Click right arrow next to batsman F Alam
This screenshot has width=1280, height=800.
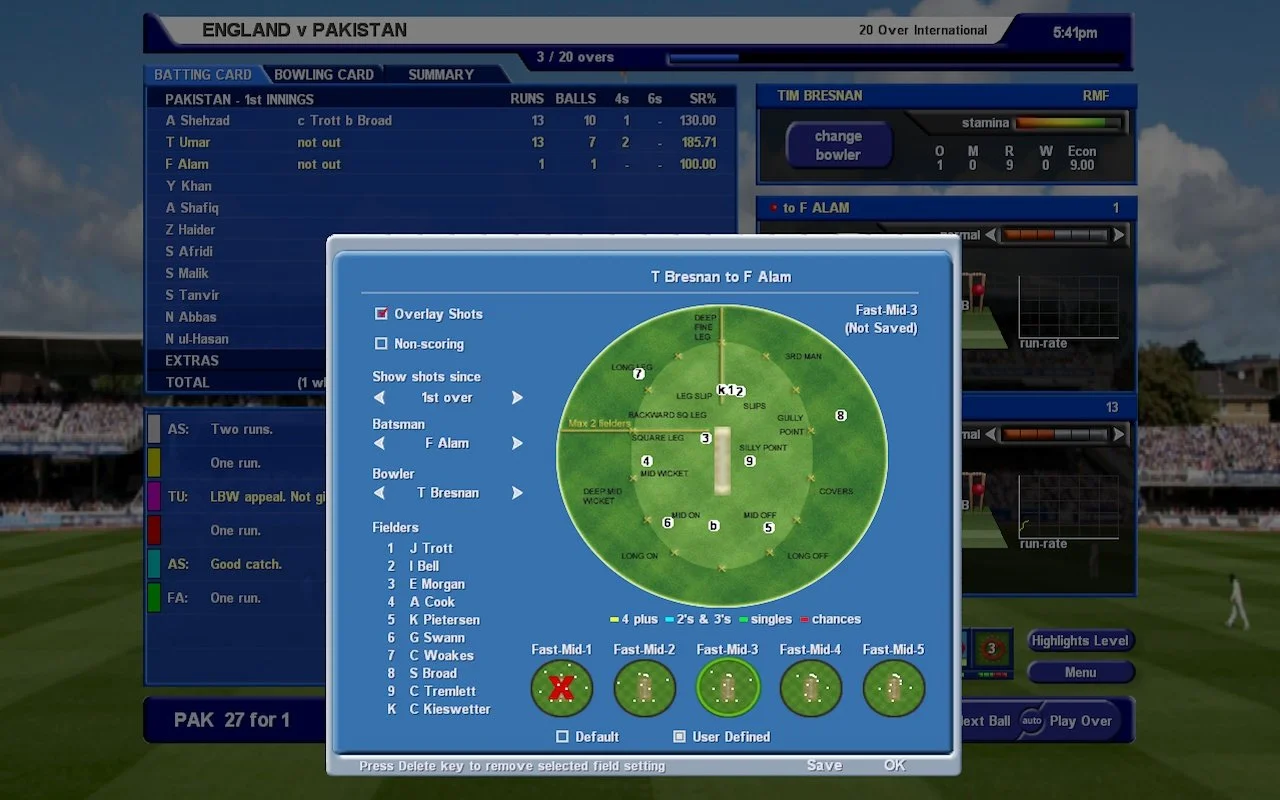click(x=518, y=443)
